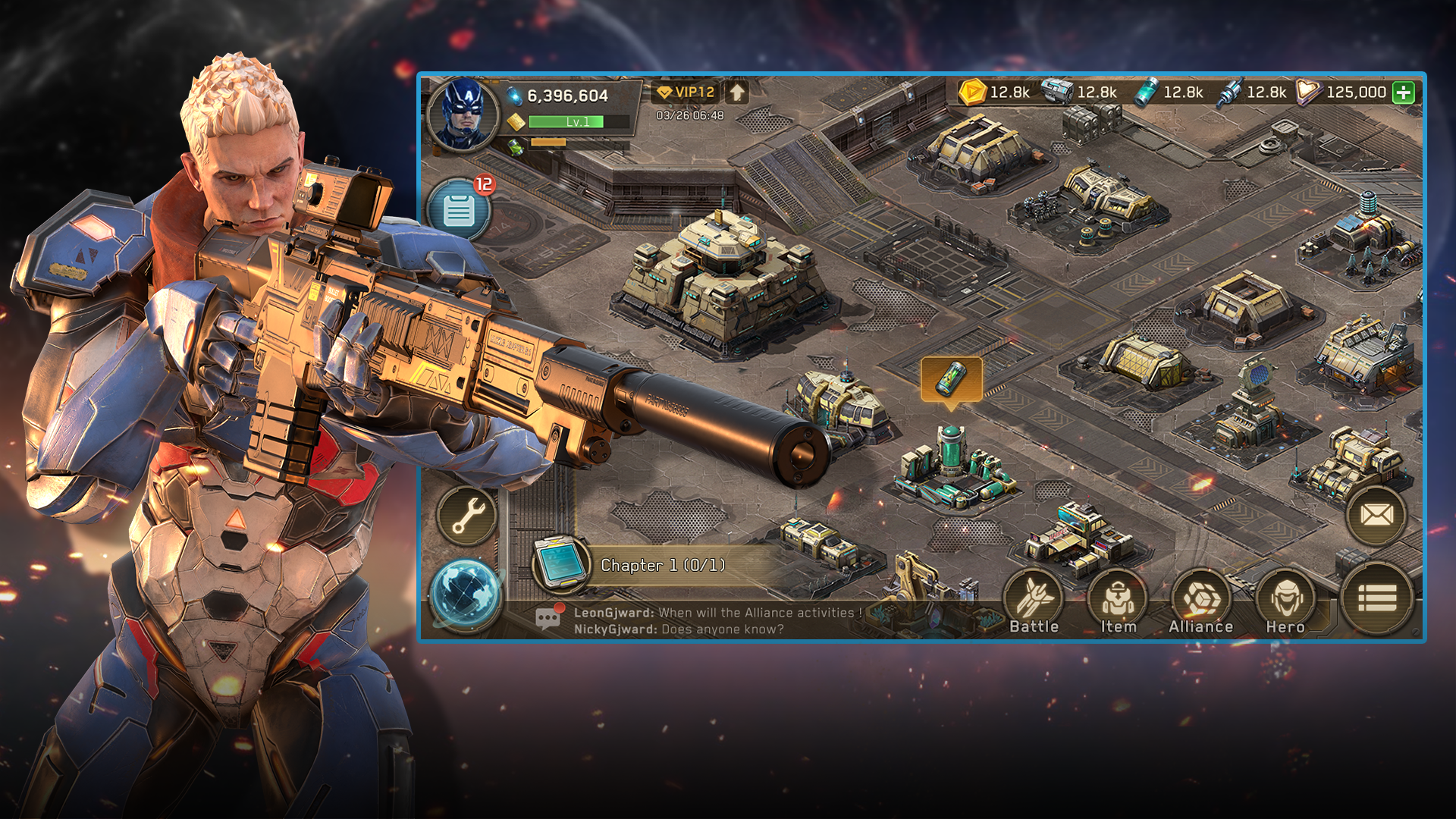The height and width of the screenshot is (819, 1456).
Task: Open the Alliance menu
Action: (1200, 603)
